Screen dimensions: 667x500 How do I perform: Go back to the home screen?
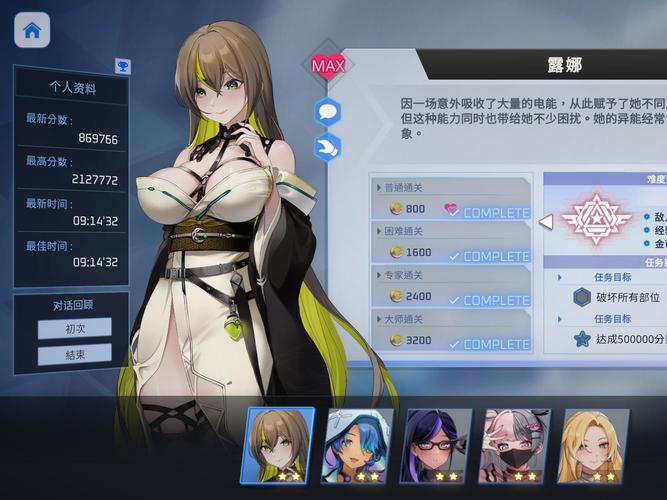tap(32, 30)
